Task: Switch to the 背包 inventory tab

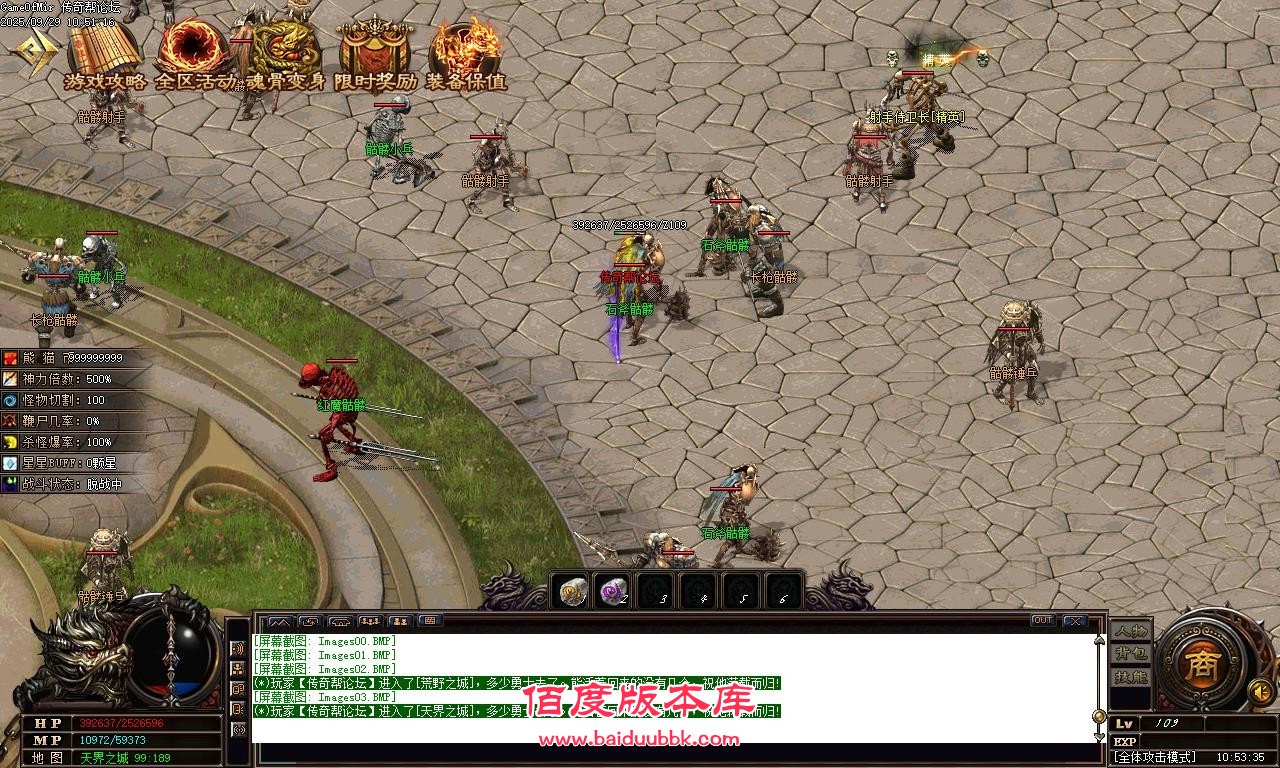Action: [x=1131, y=654]
